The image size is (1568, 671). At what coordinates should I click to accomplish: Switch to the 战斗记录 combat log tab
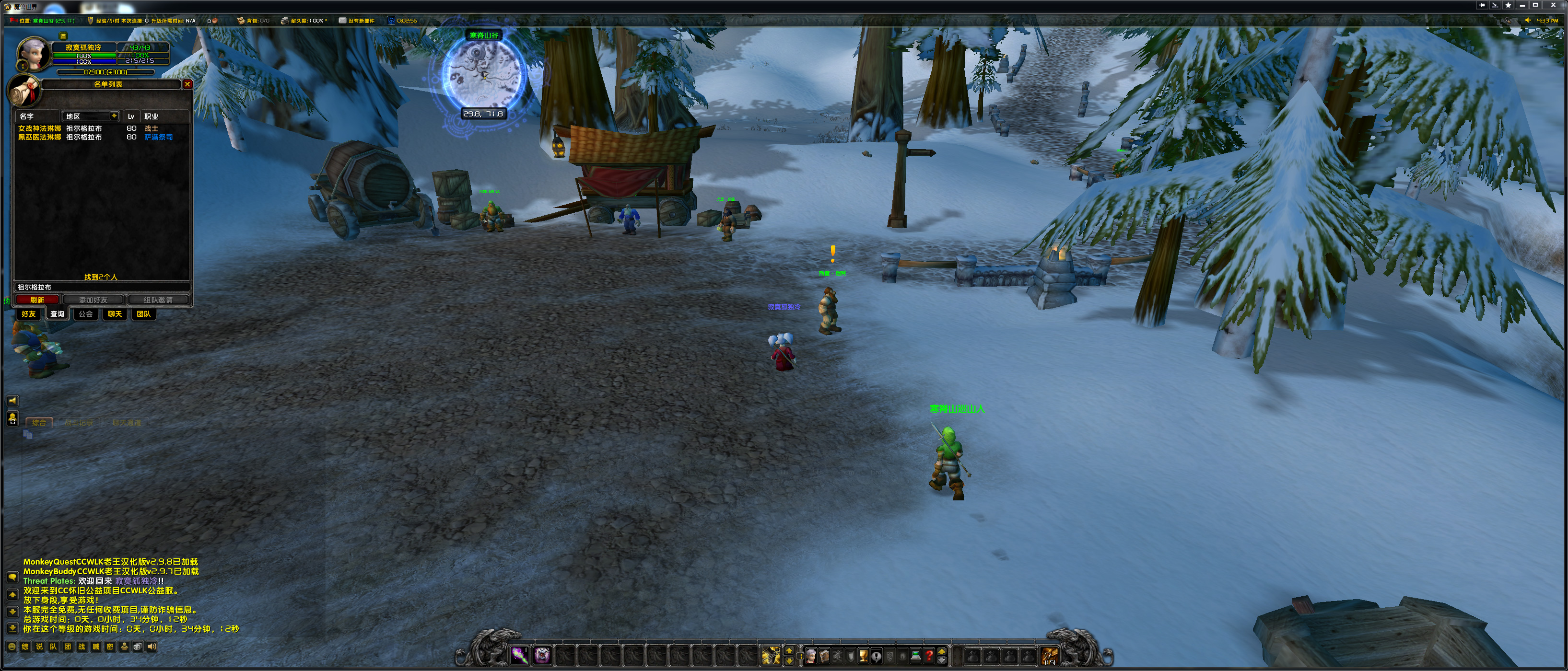click(x=79, y=423)
